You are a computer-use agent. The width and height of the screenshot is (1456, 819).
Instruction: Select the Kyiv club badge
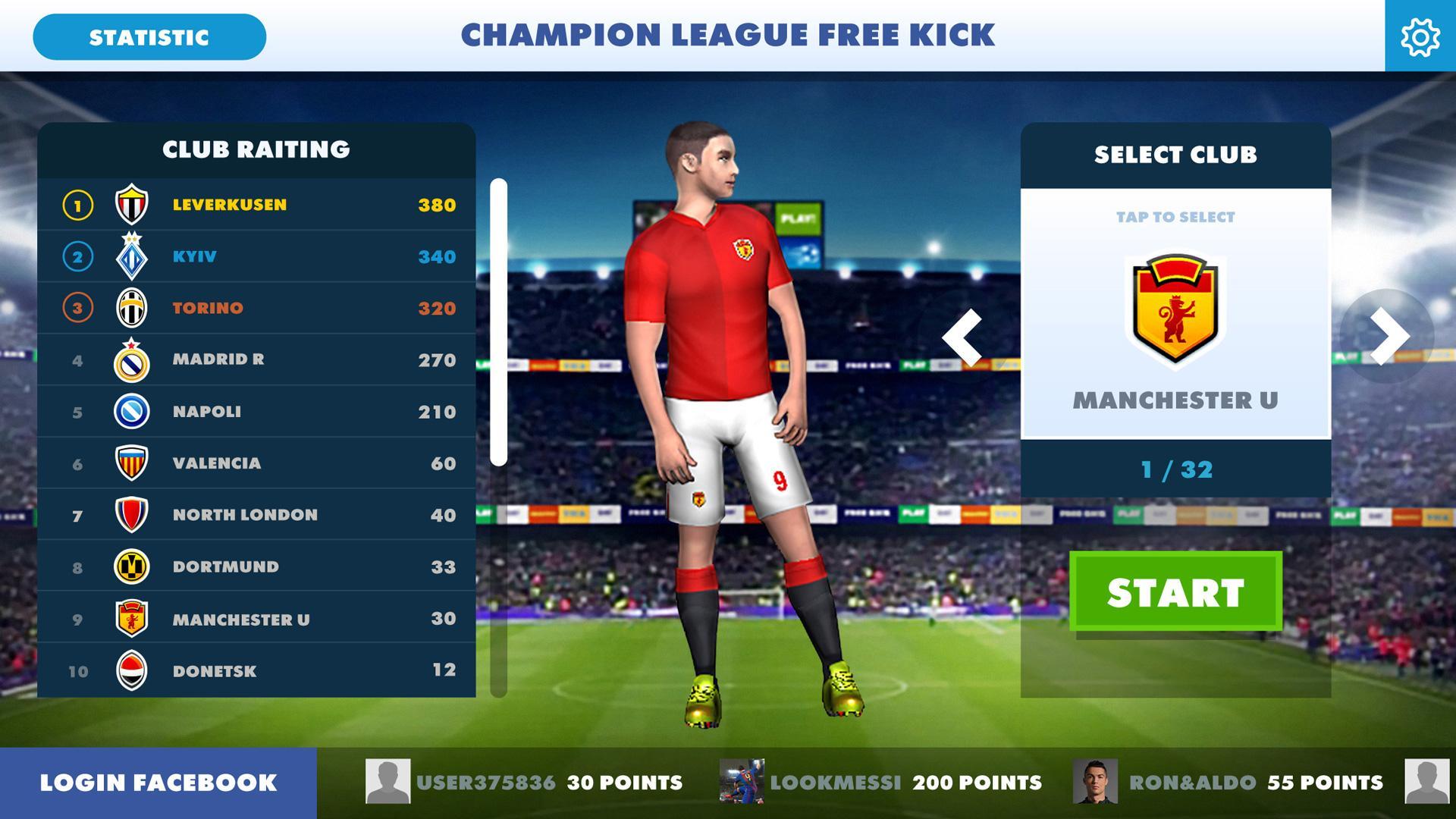click(132, 256)
